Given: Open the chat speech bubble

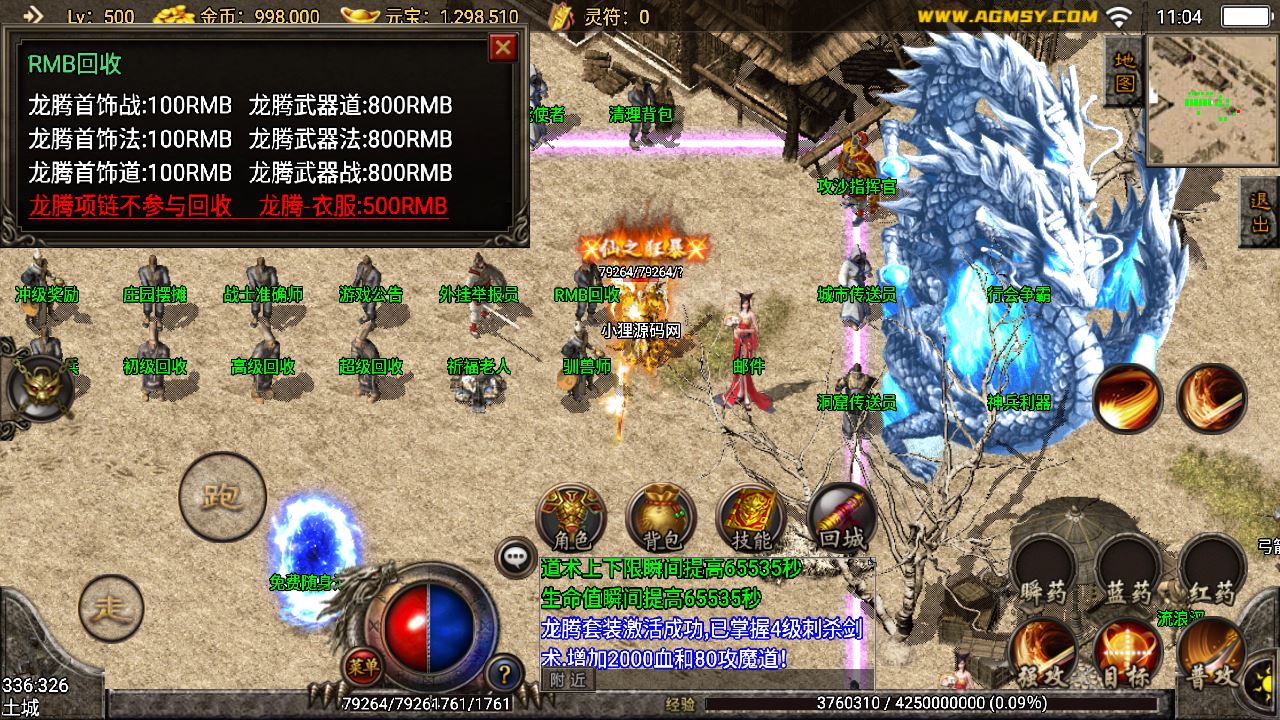Looking at the screenshot, I should (x=516, y=558).
